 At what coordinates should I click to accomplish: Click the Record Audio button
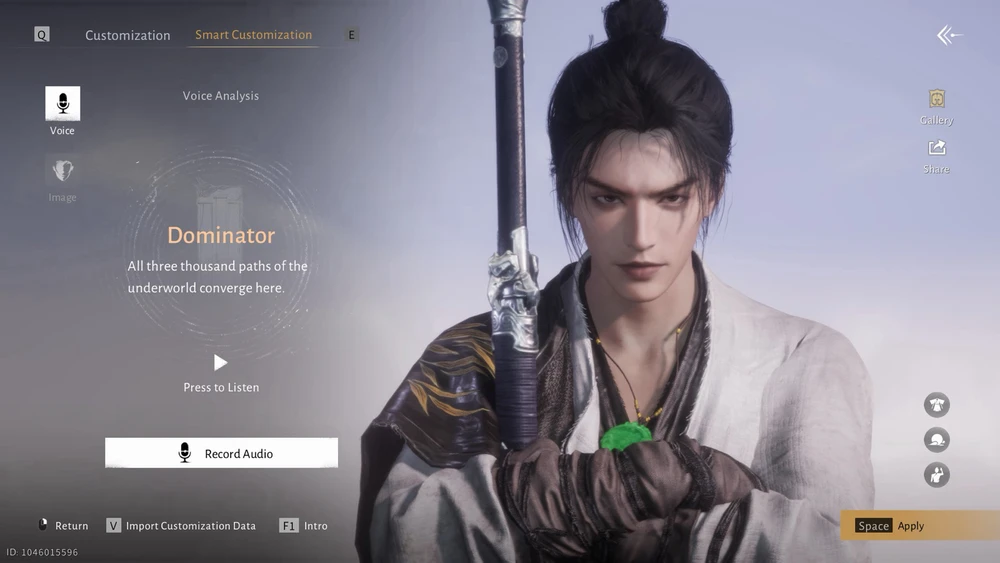(x=221, y=453)
